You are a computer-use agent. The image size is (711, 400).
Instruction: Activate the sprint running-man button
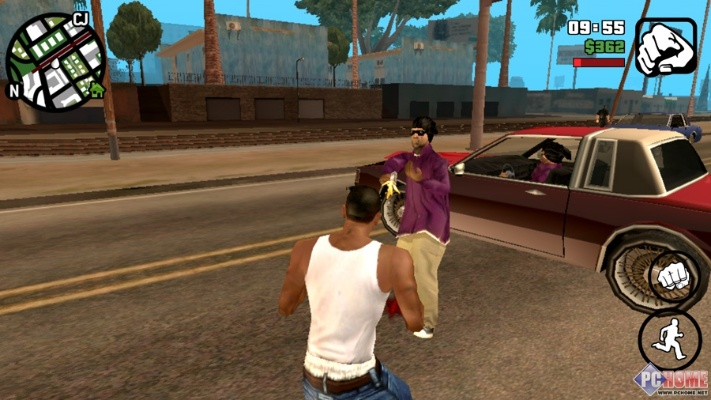click(x=668, y=340)
